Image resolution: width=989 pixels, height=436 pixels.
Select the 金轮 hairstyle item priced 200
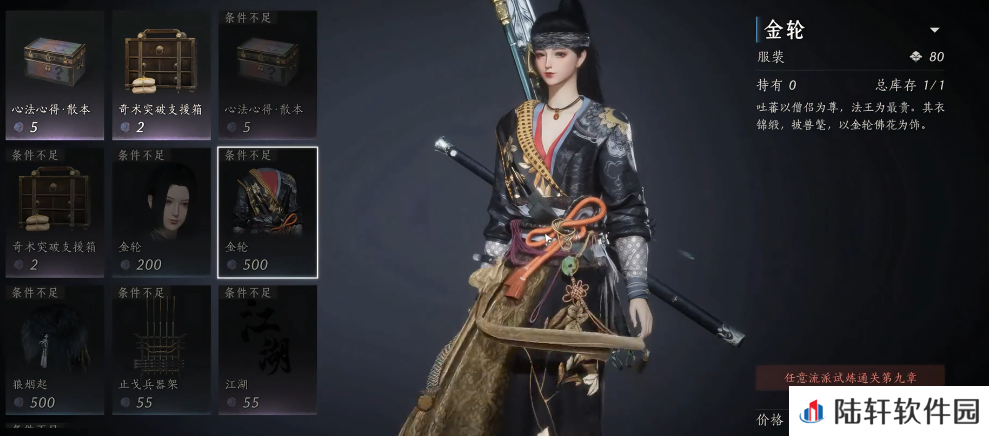(x=161, y=211)
